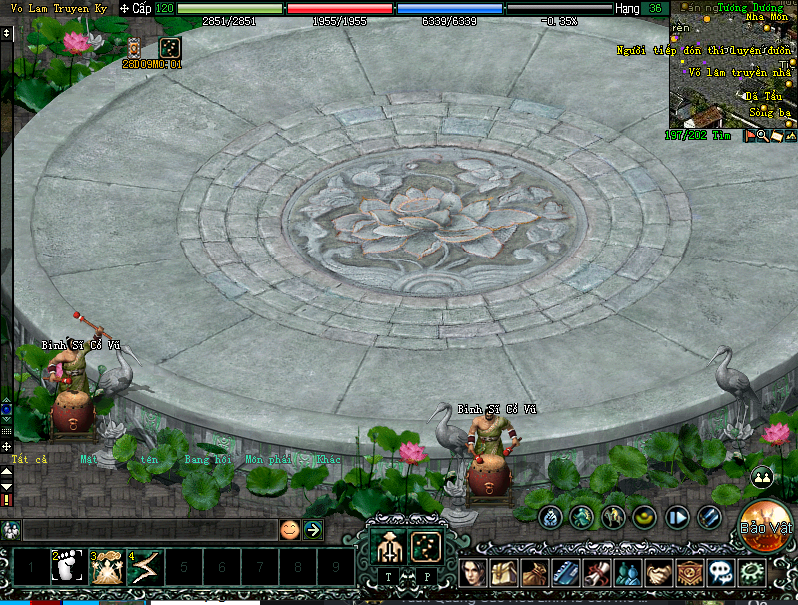Screen dimensions: 798x605
Task: Click the minimap in the corner
Action: [730, 65]
